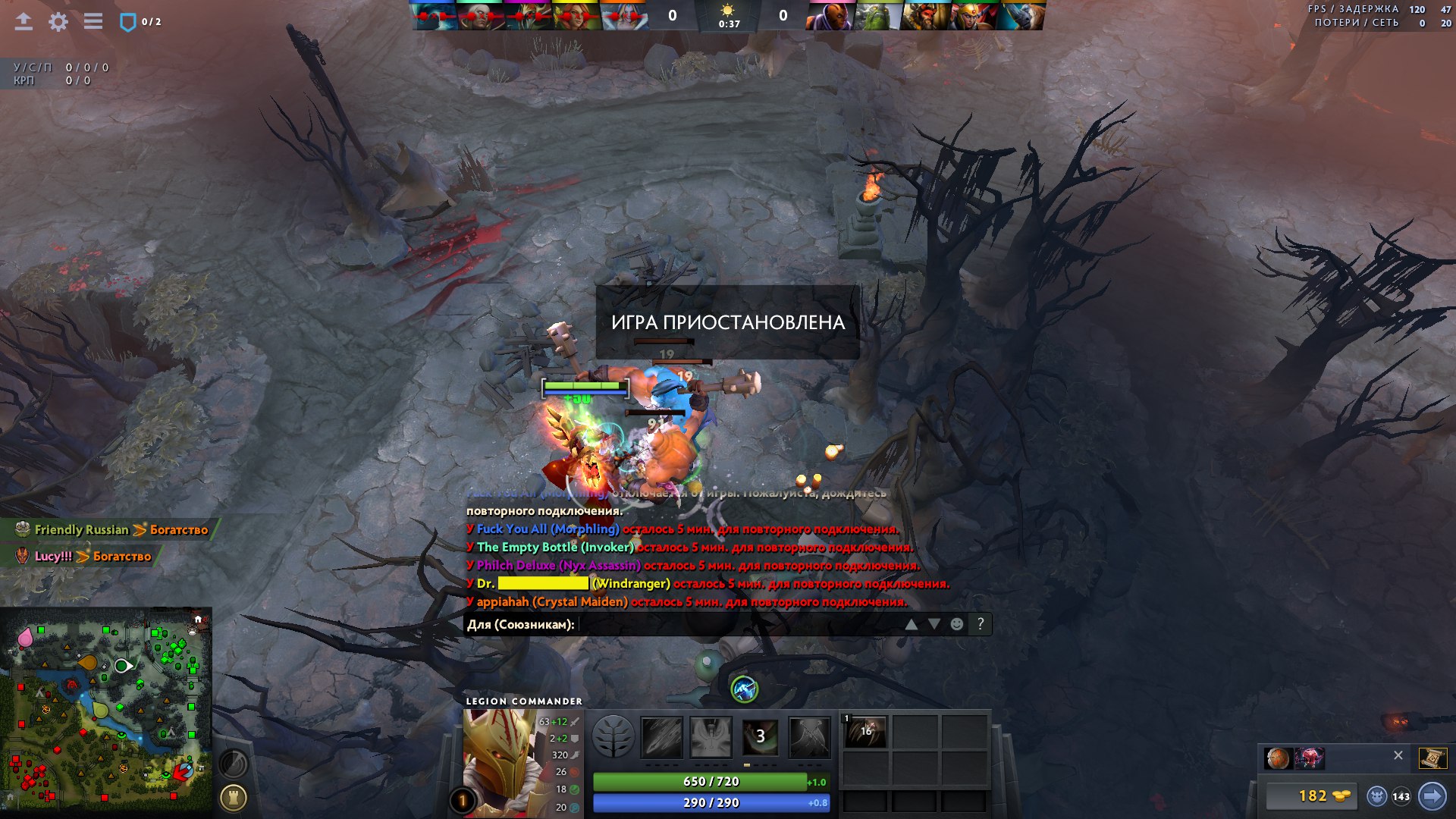Click the courier deliver arrow button
This screenshot has height=819, width=1456.
click(x=1432, y=796)
